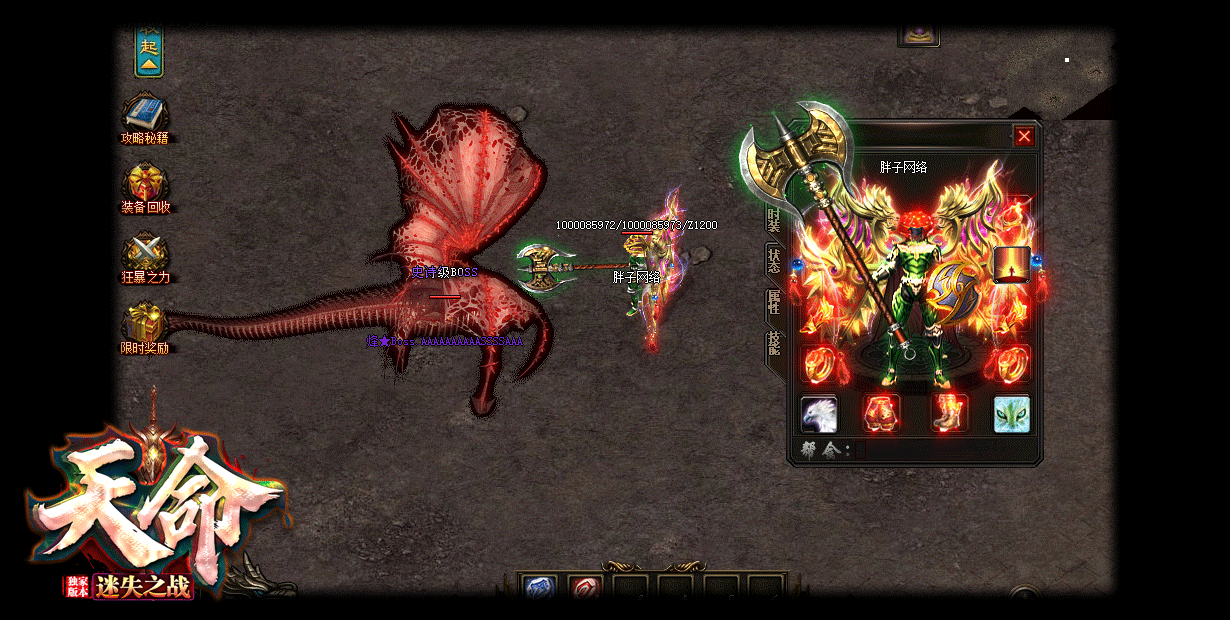This screenshot has width=1230, height=620.
Task: Open the 攻略秘籍 strategy guide book
Action: [x=146, y=112]
